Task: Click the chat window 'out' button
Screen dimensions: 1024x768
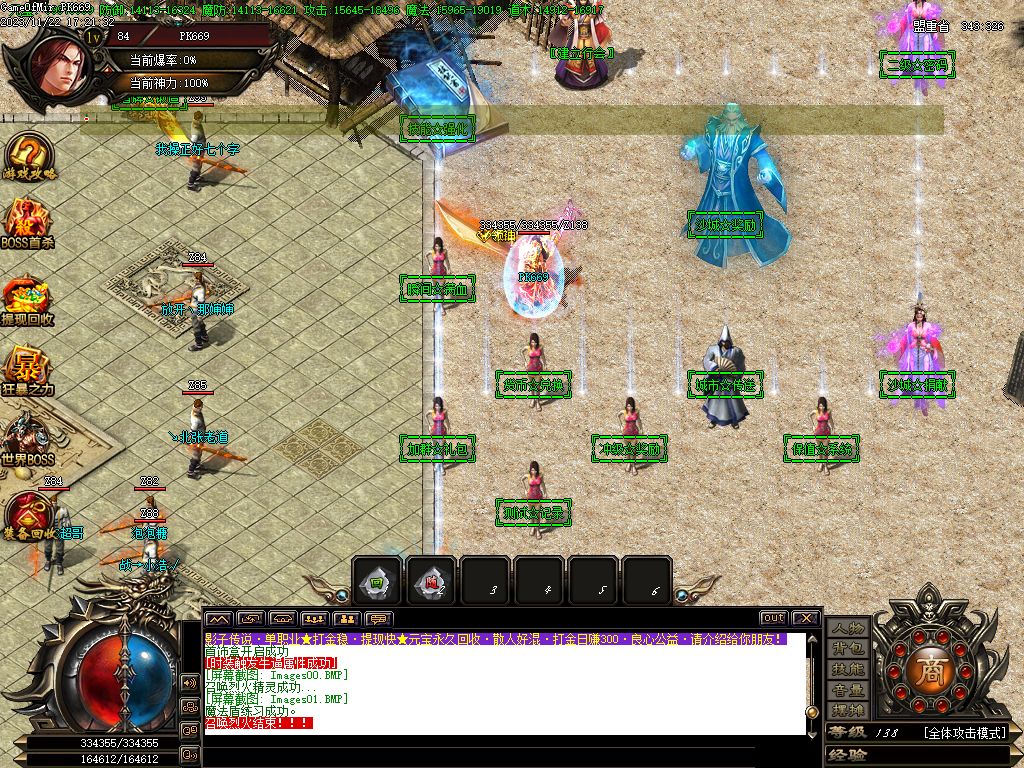Action: 773,619
